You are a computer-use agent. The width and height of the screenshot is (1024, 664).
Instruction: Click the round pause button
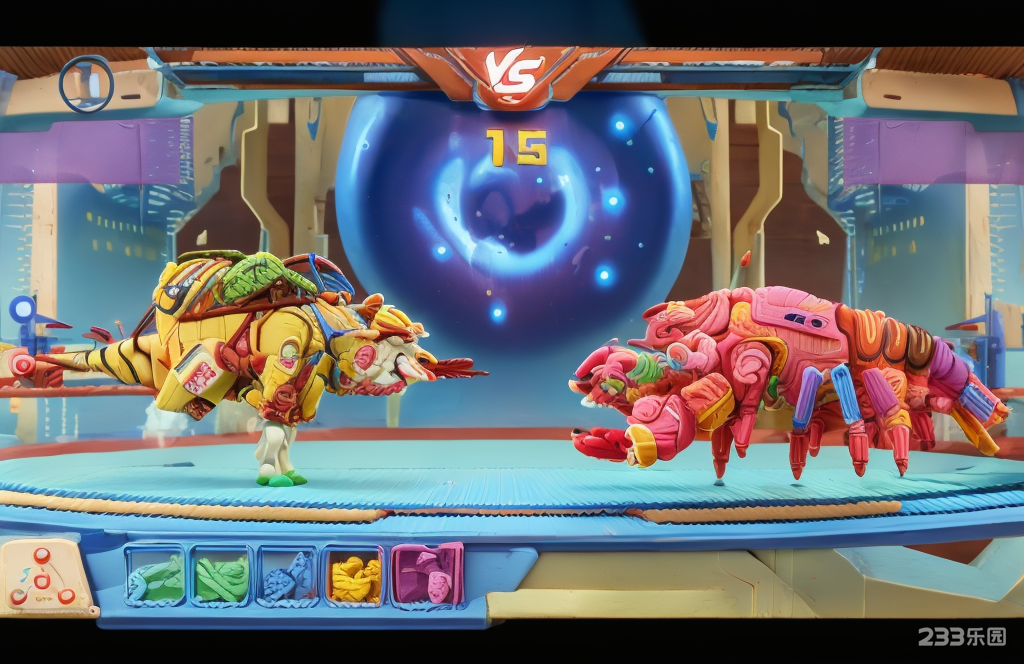point(86,84)
